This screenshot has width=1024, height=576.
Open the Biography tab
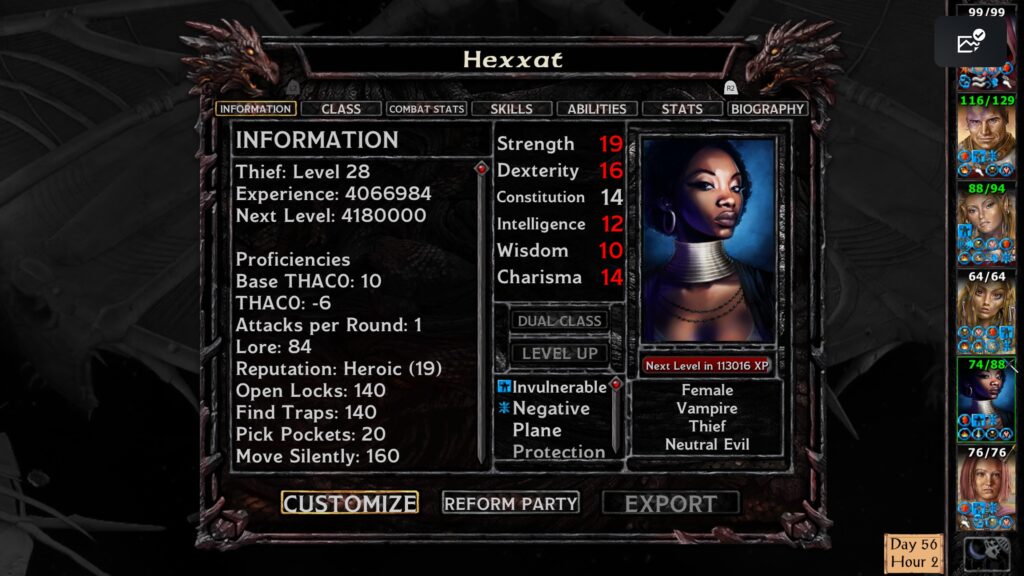(767, 109)
